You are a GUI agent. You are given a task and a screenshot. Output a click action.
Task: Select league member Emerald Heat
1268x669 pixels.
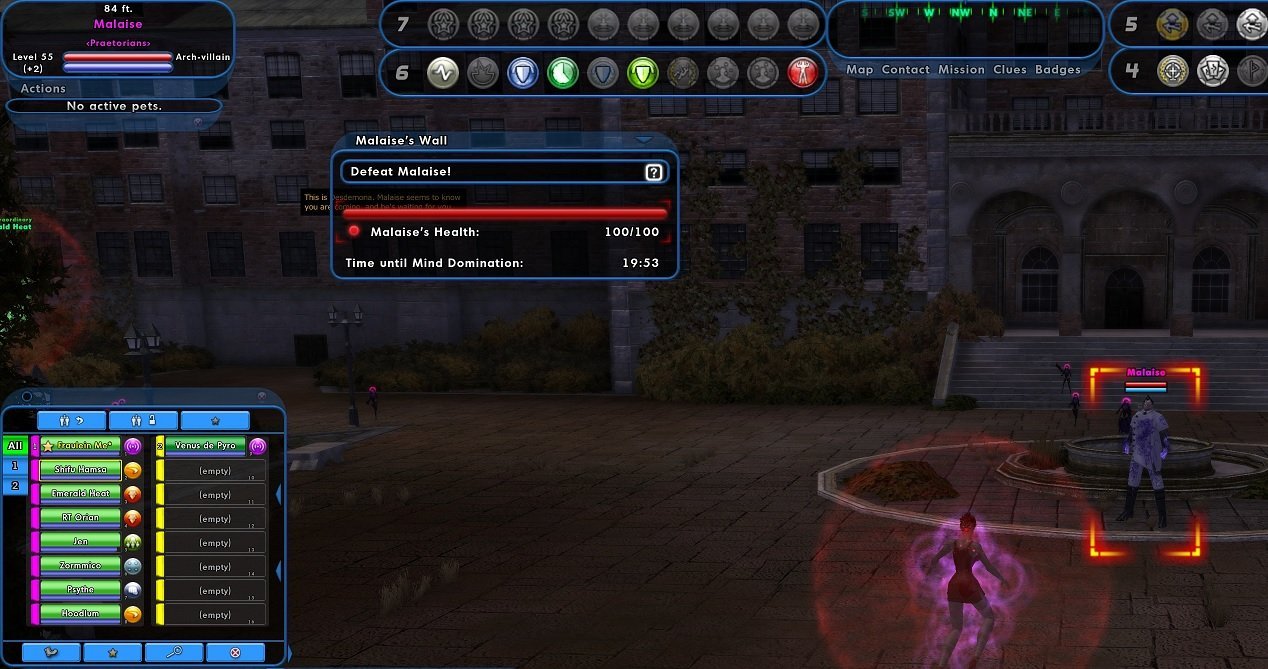click(x=79, y=494)
